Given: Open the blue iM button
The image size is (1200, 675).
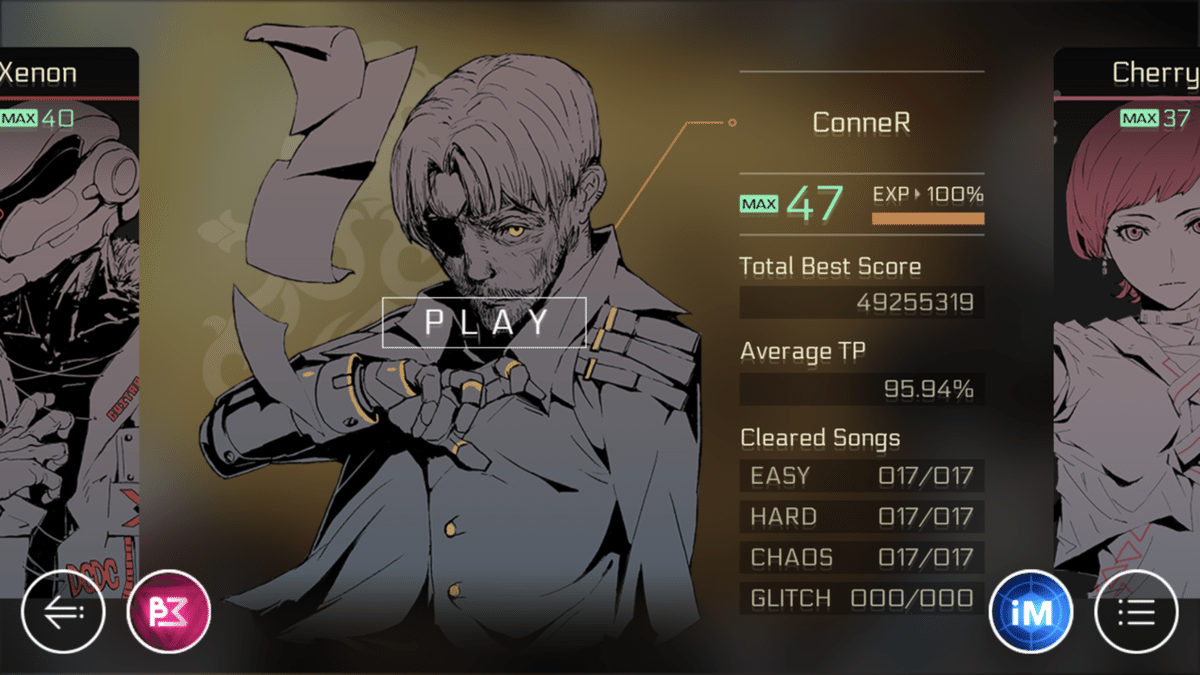Looking at the screenshot, I should (1030, 611).
